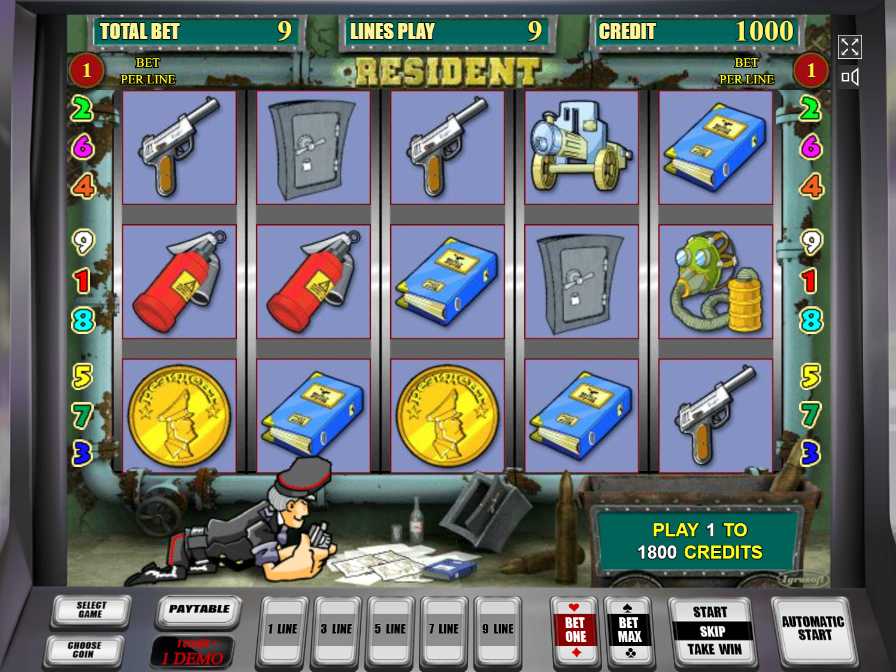Mute the game sound

(849, 77)
